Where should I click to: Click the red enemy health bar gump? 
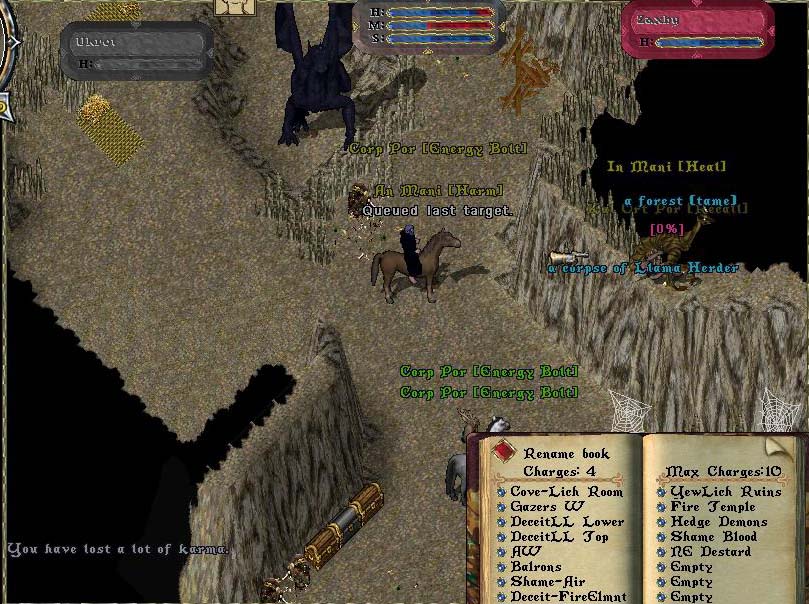pyautogui.click(x=697, y=30)
